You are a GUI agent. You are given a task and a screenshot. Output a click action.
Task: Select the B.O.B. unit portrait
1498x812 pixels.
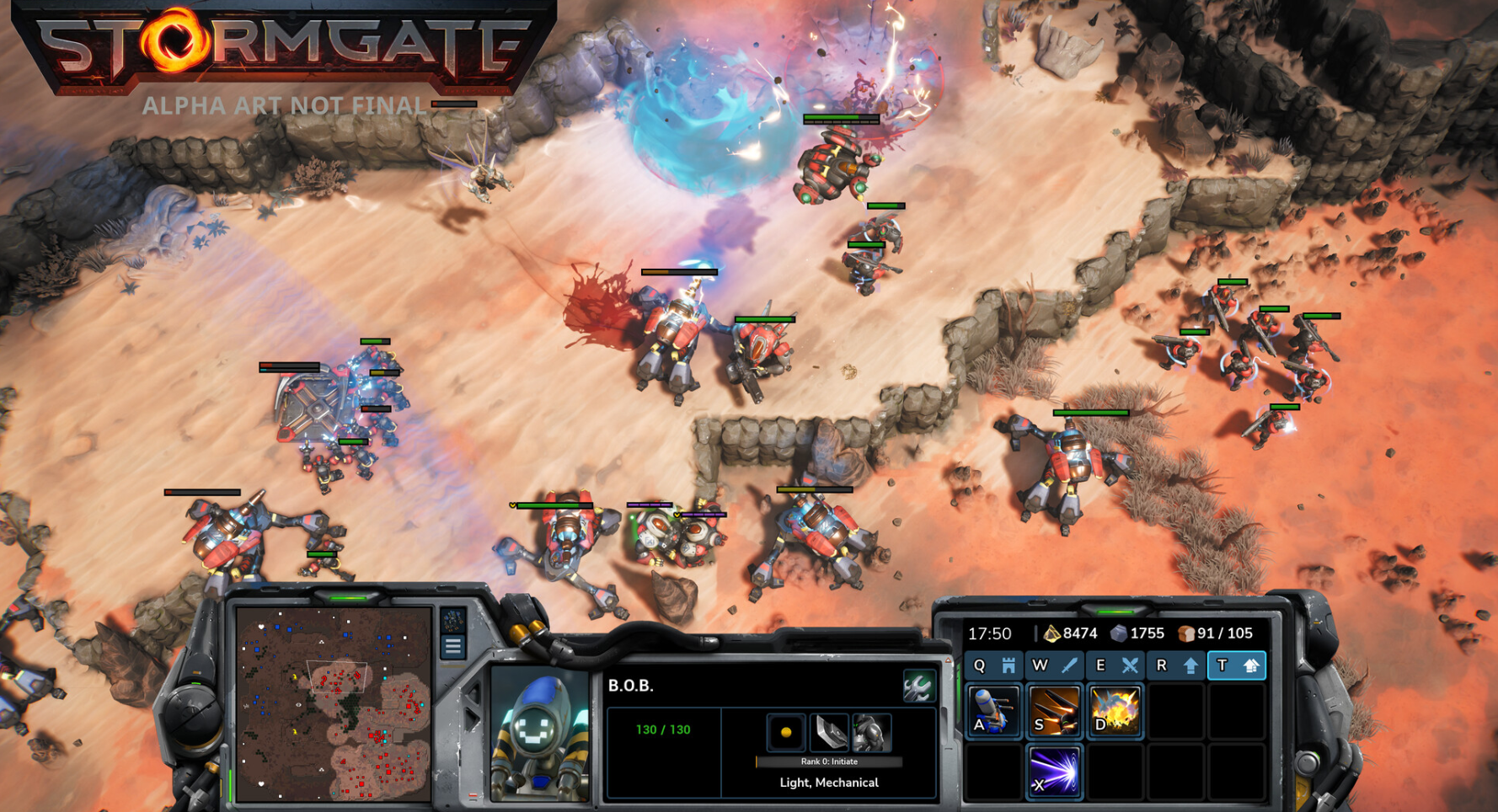pos(540,735)
